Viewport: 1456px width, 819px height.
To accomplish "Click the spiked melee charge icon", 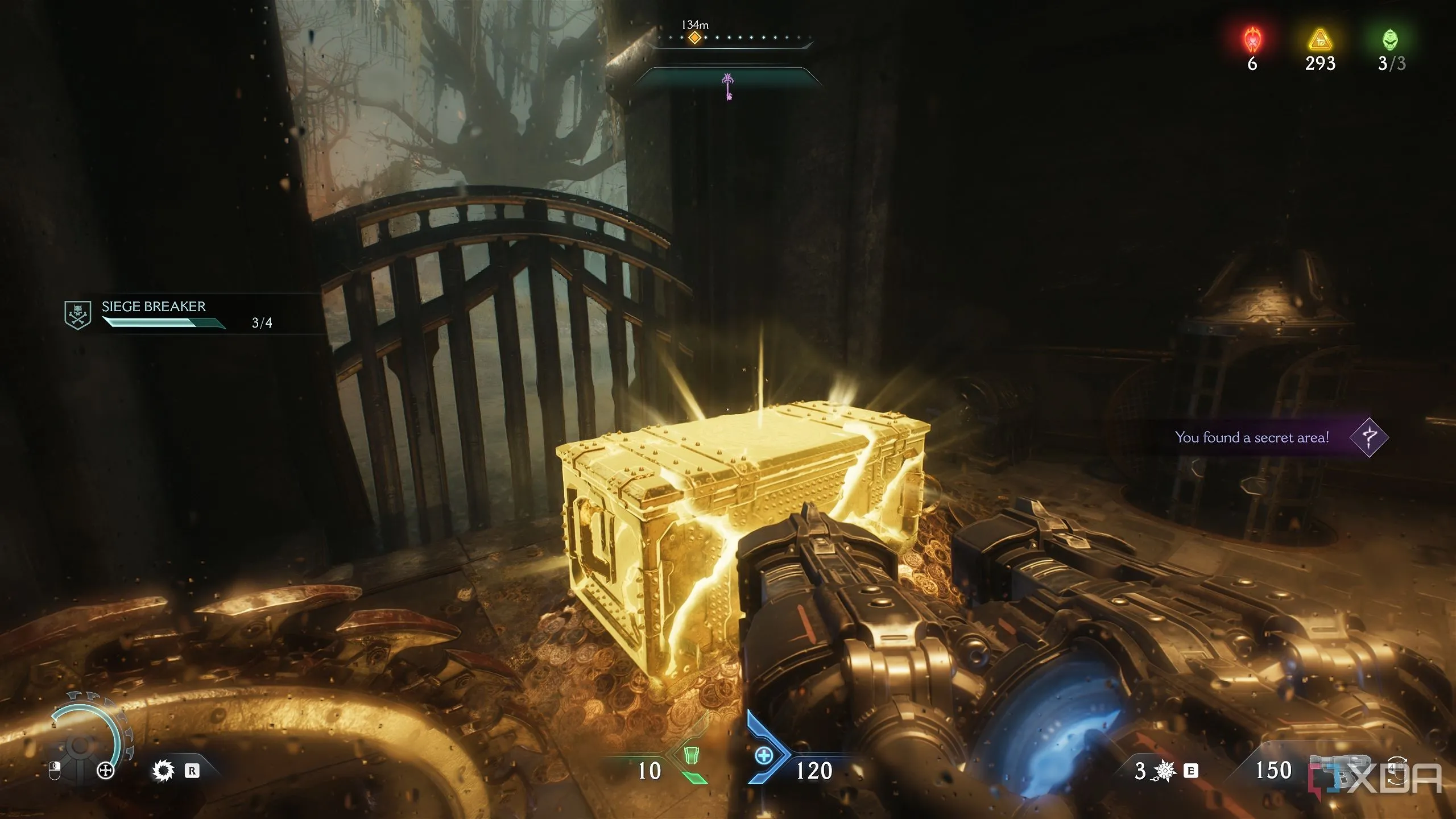I will (x=1165, y=771).
